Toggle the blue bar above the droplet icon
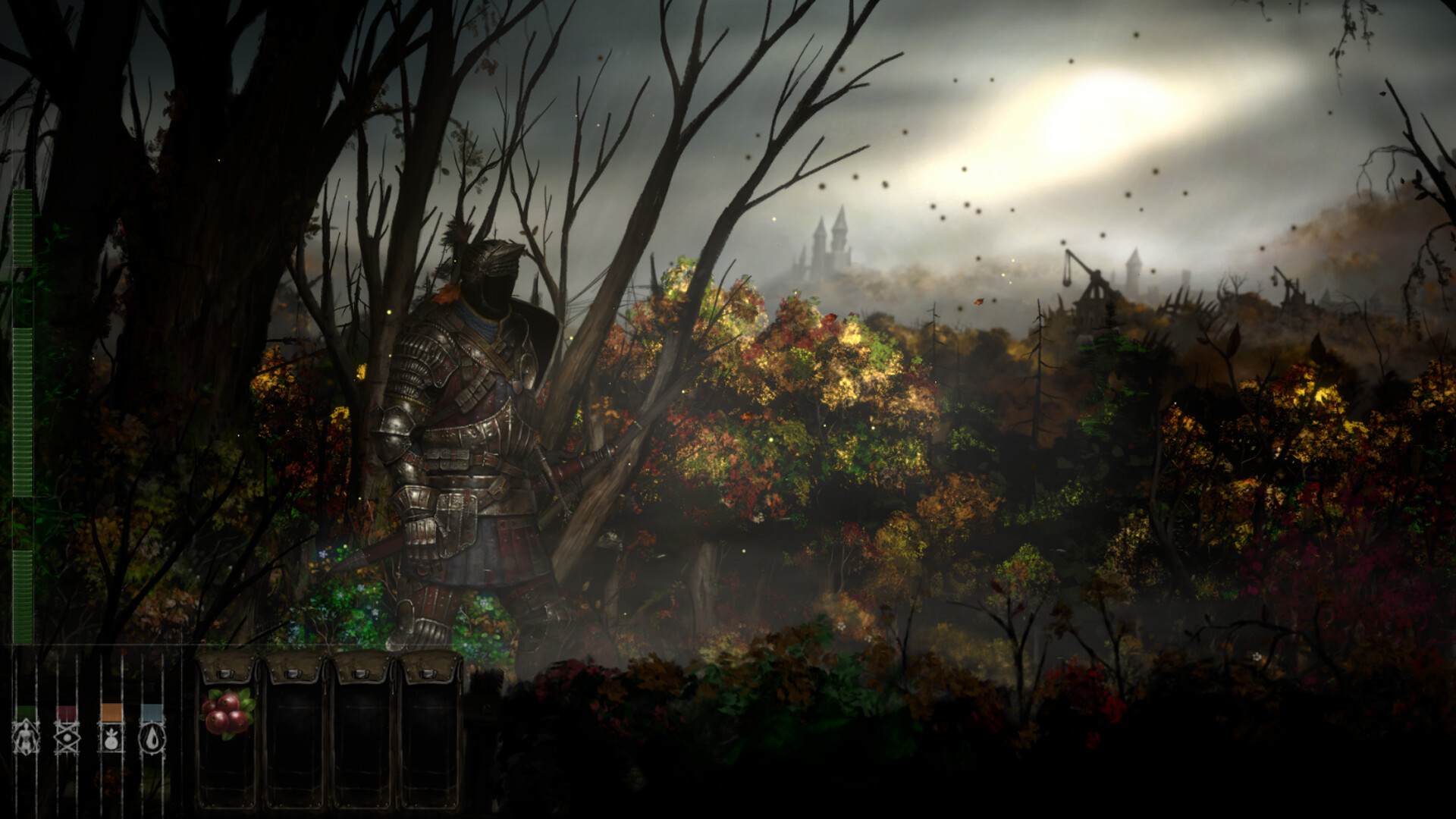1456x819 pixels. click(150, 713)
